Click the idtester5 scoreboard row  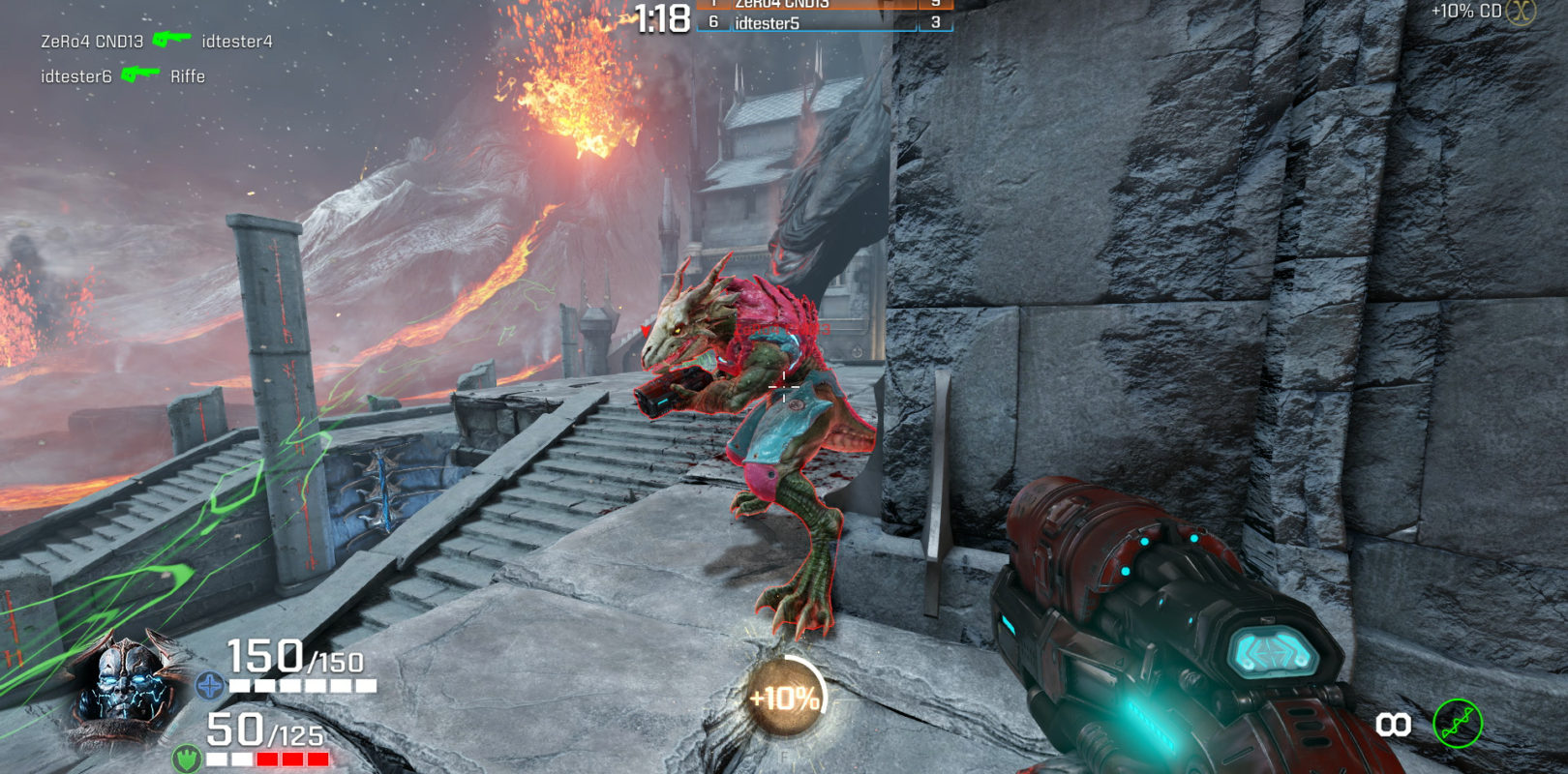point(823,22)
